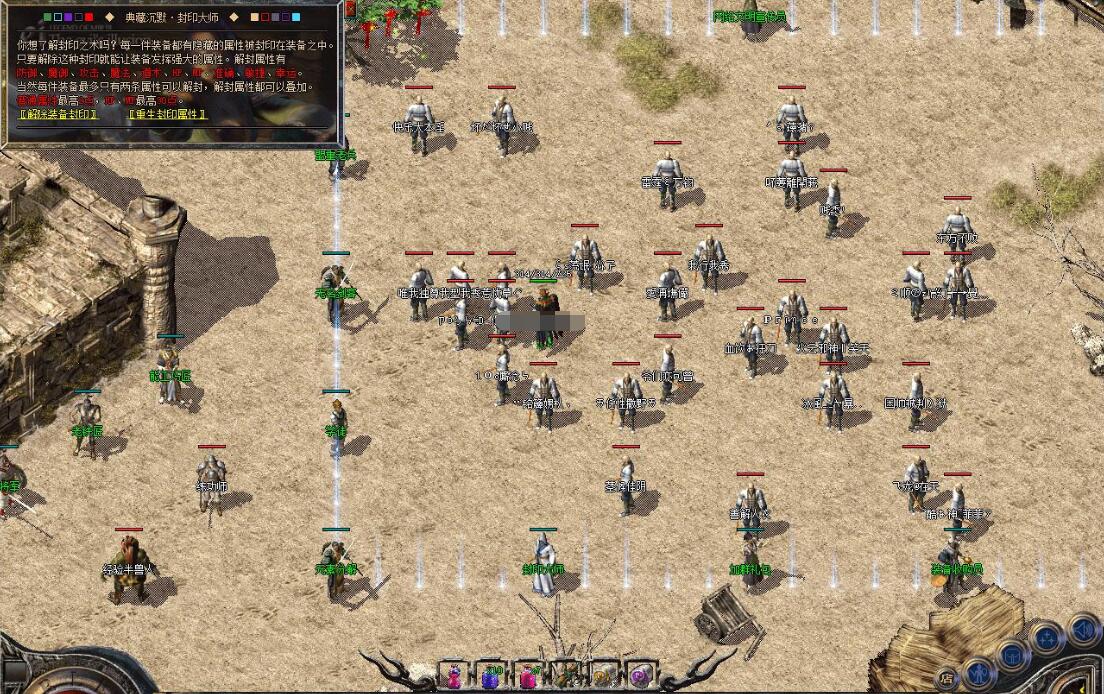Choose the 解除装备封印 dialogue option
Image resolution: width=1104 pixels, height=694 pixels.
click(59, 114)
